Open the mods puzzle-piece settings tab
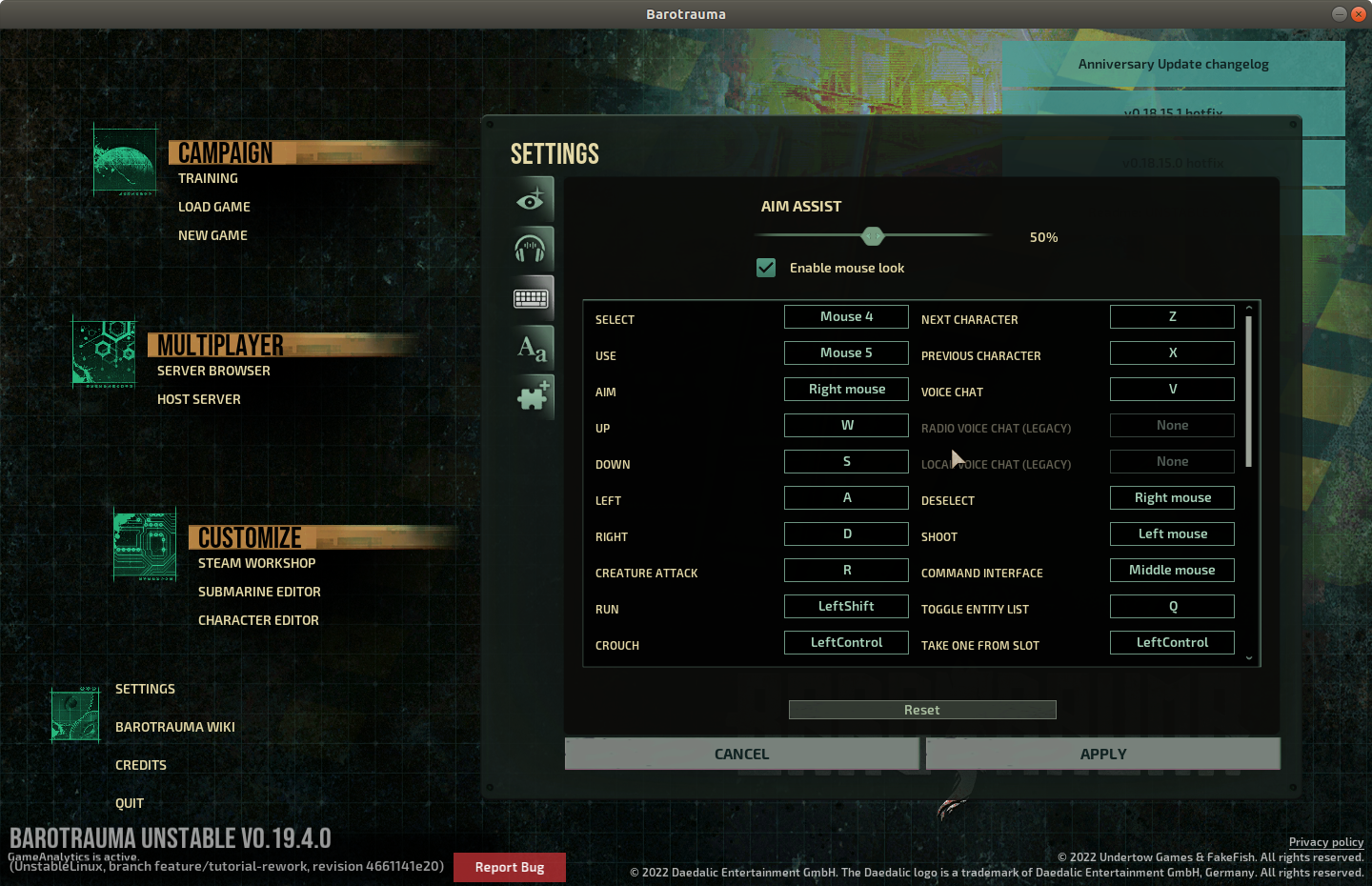 click(532, 396)
